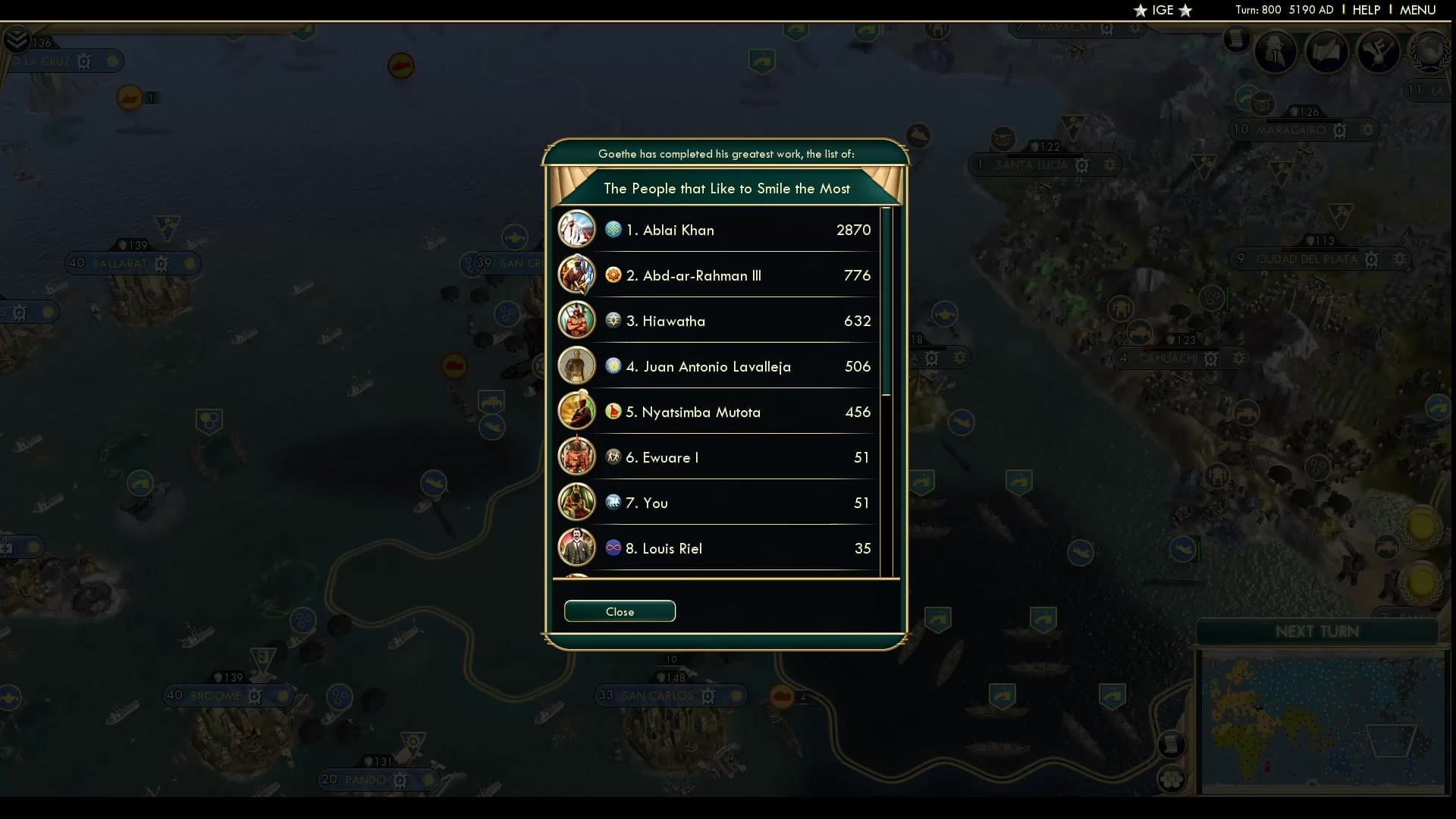1456x819 pixels.
Task: Open the MENU
Action: click(1417, 10)
